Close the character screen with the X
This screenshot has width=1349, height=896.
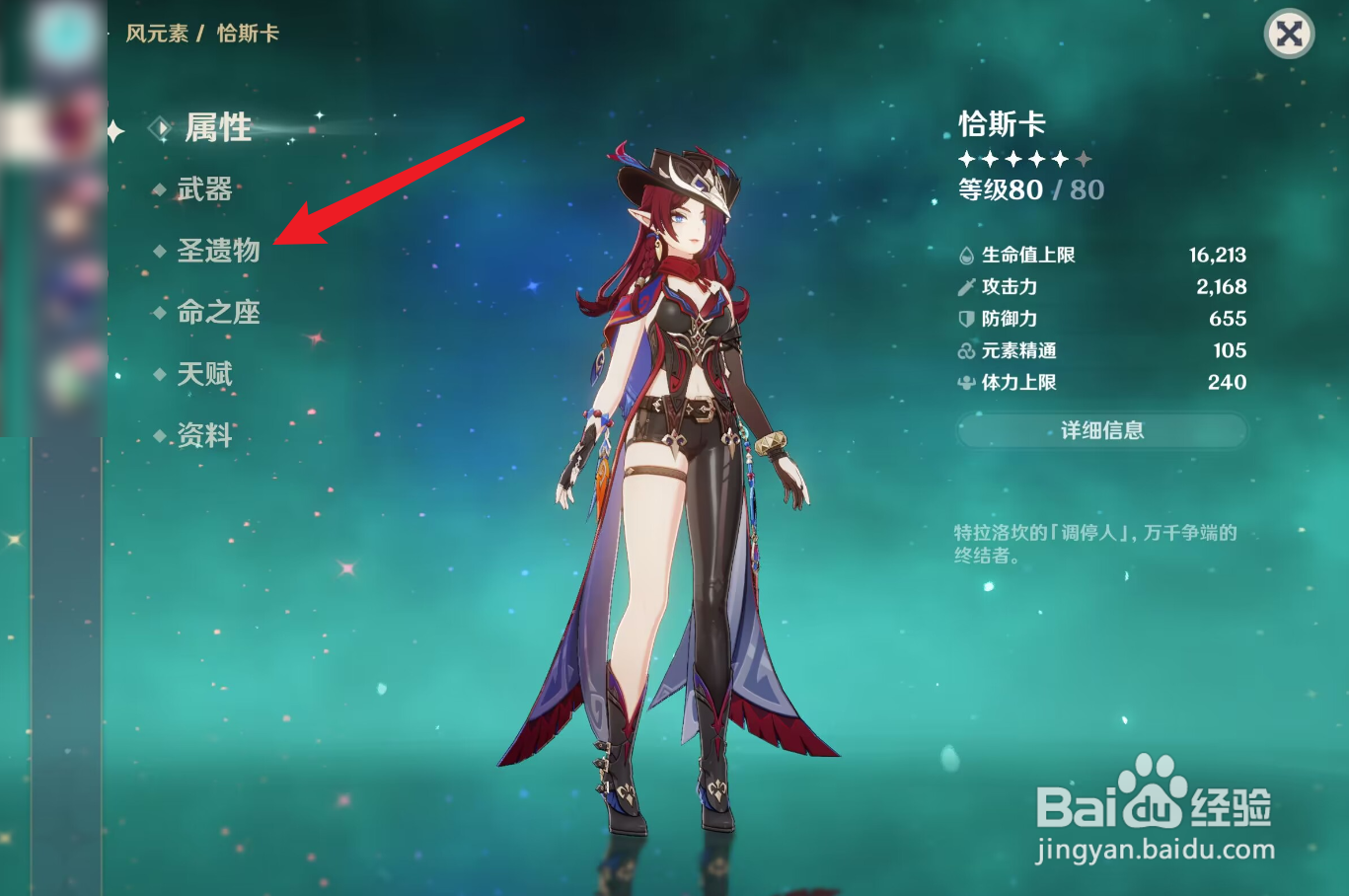[1289, 36]
